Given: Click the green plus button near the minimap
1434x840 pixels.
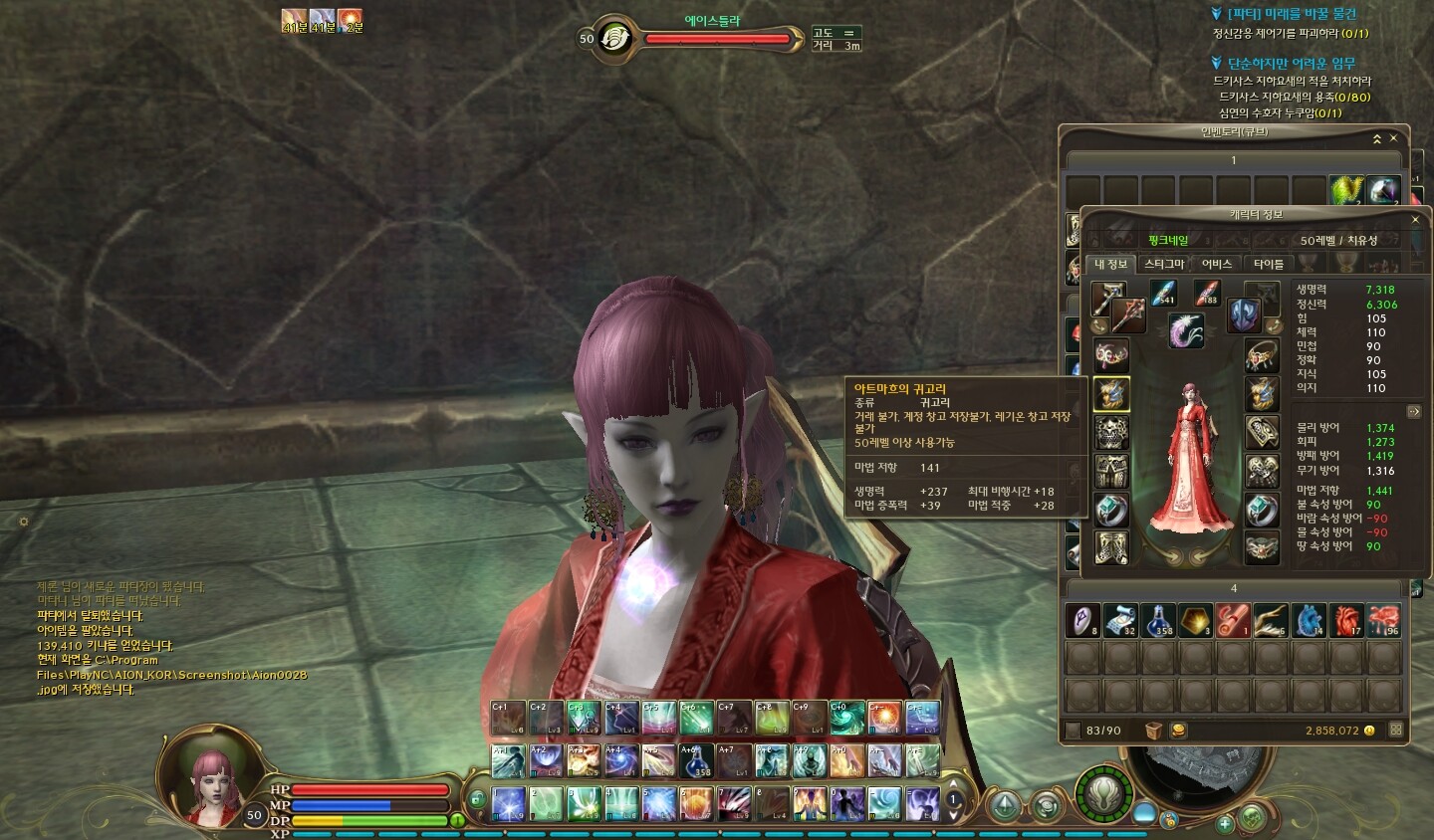Looking at the screenshot, I should click(x=1226, y=823).
